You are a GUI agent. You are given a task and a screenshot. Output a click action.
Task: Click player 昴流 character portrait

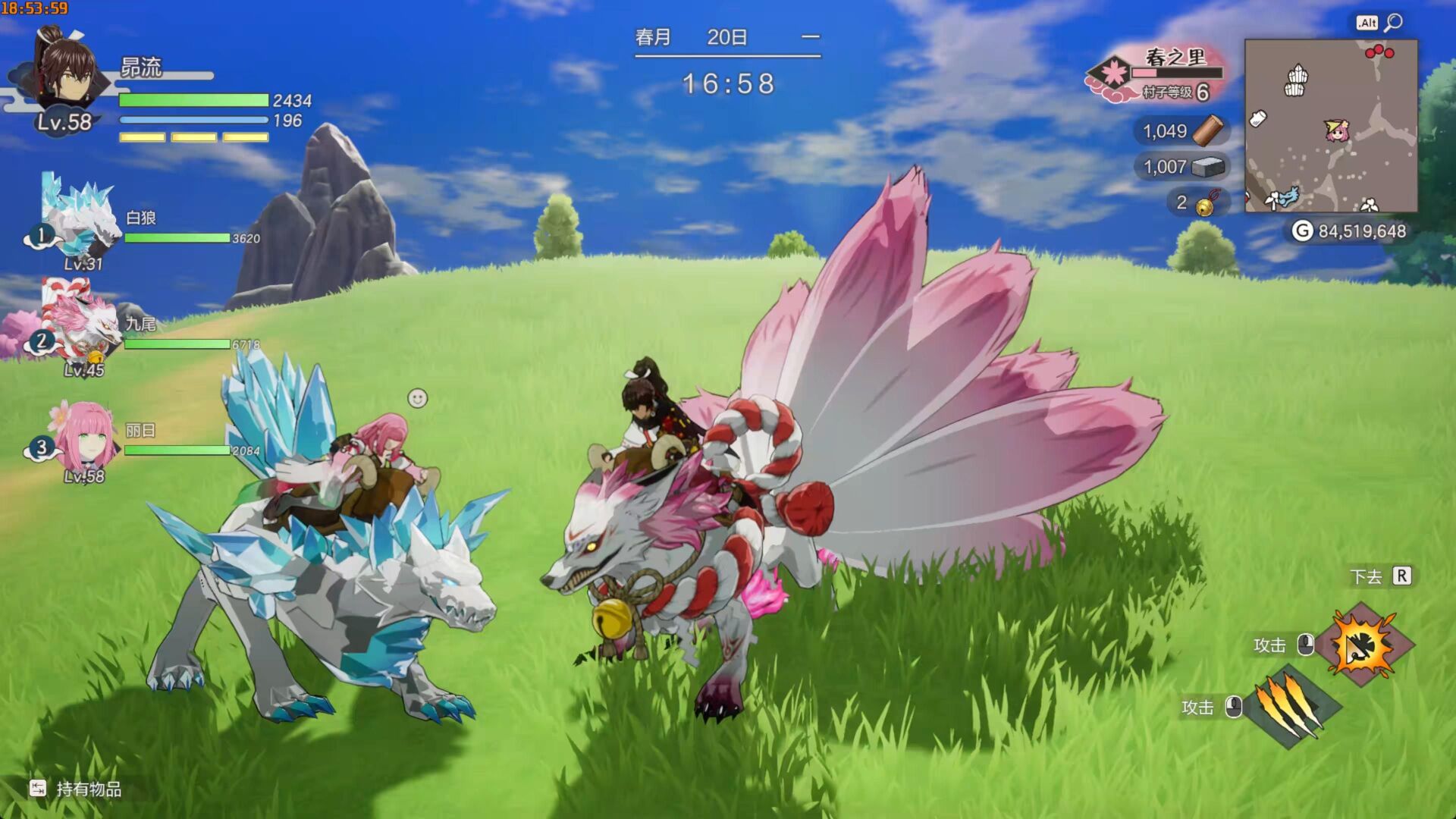click(x=64, y=76)
